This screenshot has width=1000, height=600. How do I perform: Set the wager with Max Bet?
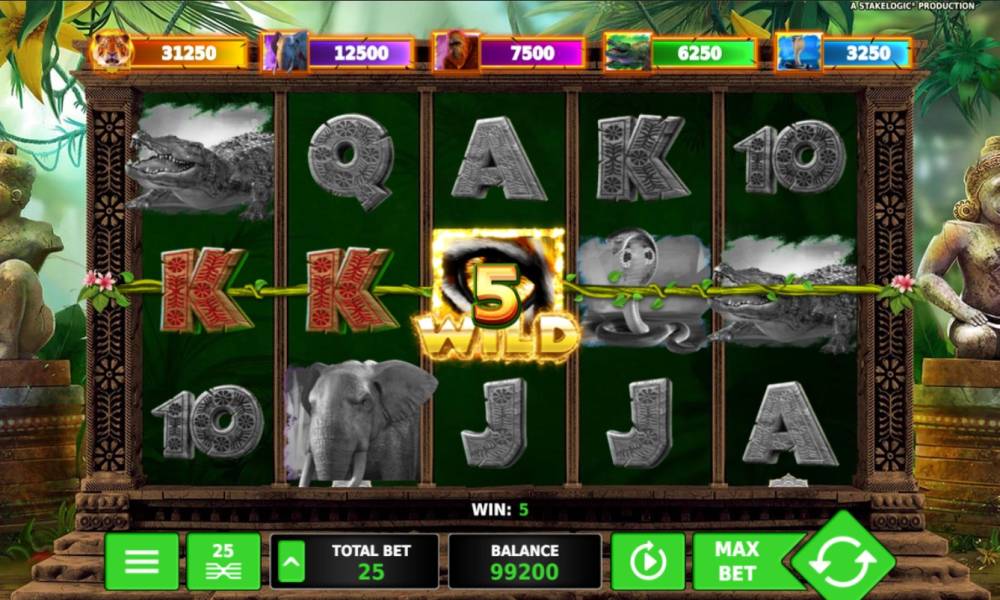click(738, 561)
